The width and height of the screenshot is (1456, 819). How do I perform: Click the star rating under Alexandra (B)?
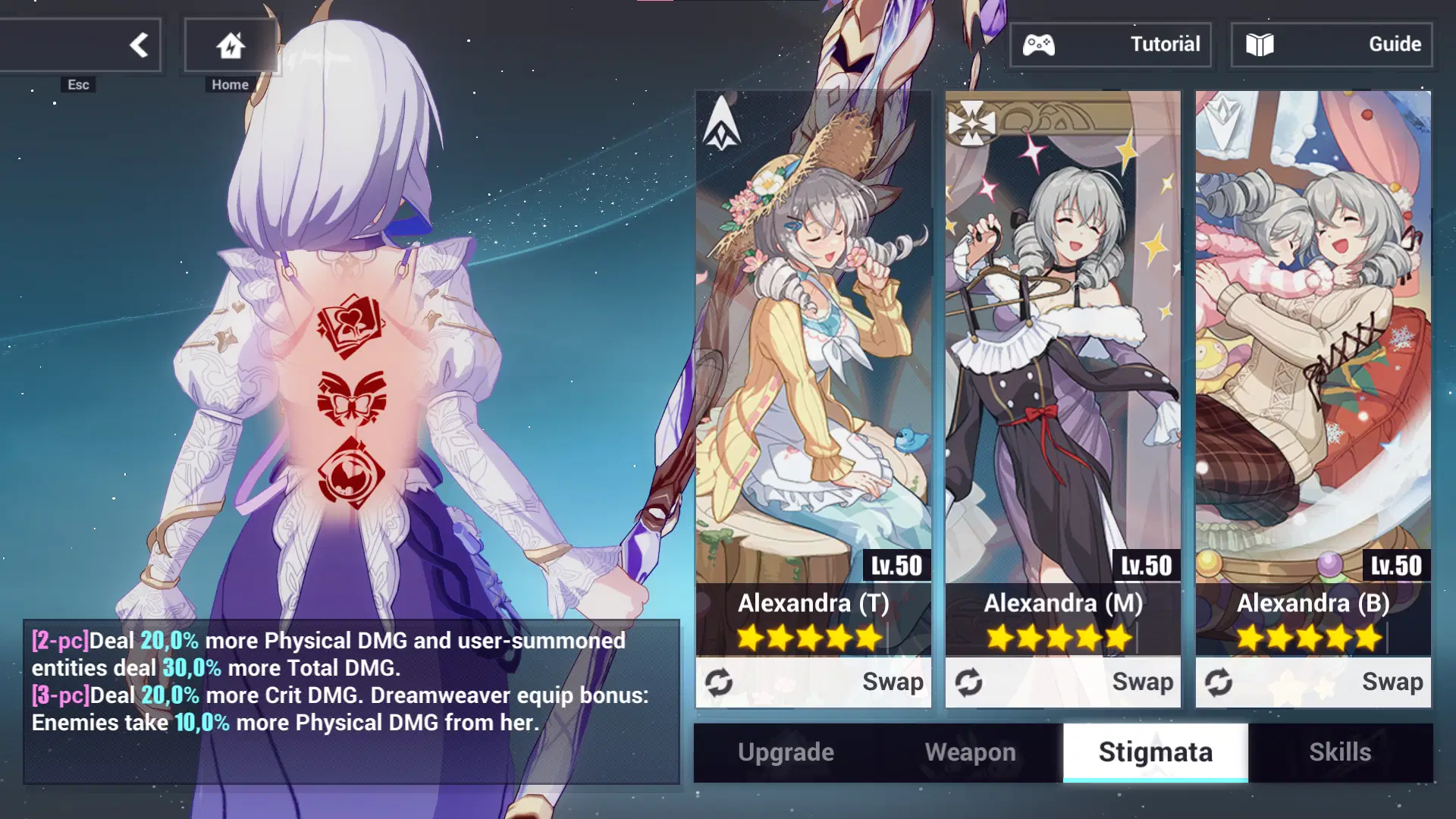pos(1310,637)
